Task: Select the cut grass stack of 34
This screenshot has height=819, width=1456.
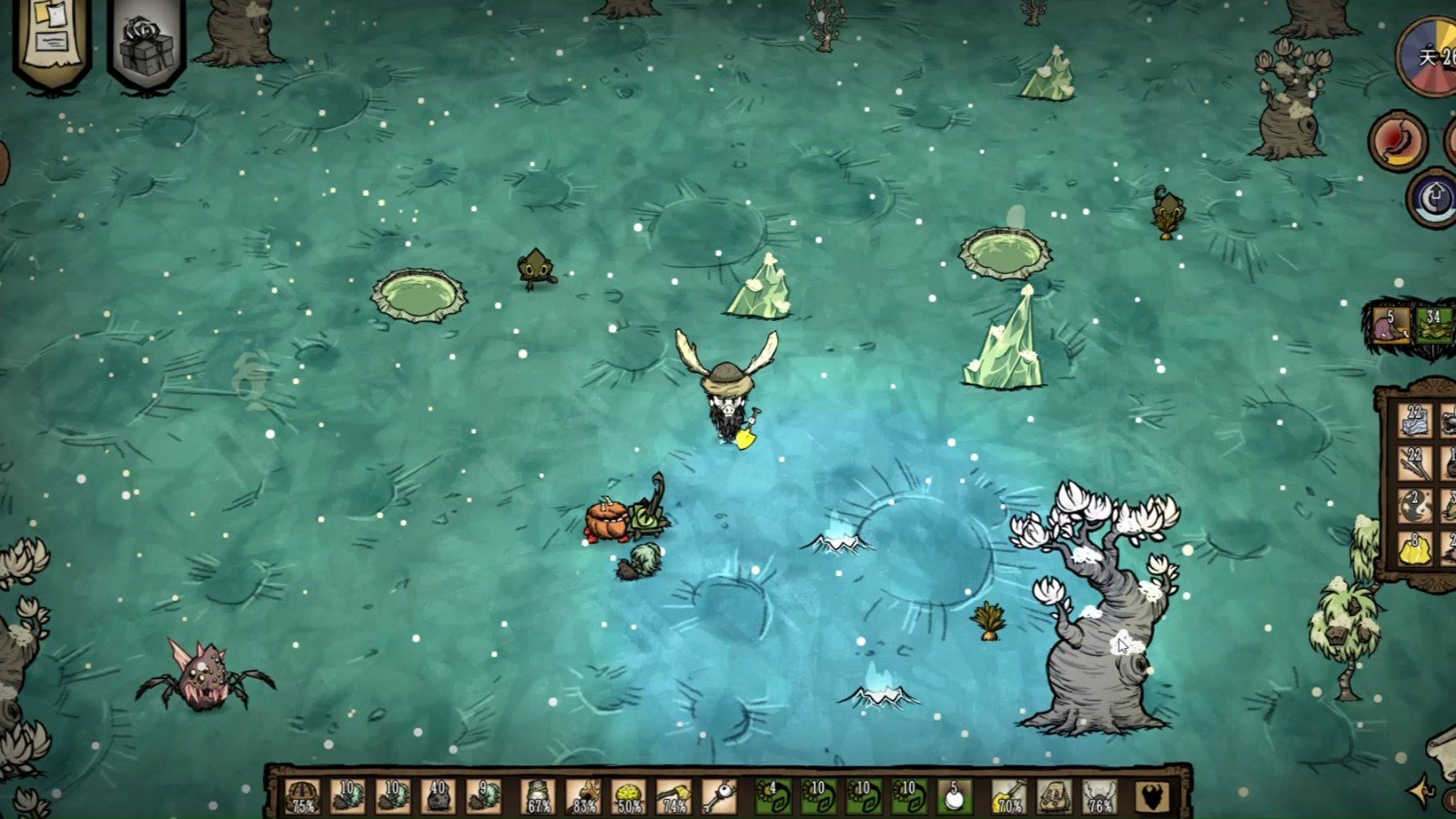Action: 1435,326
